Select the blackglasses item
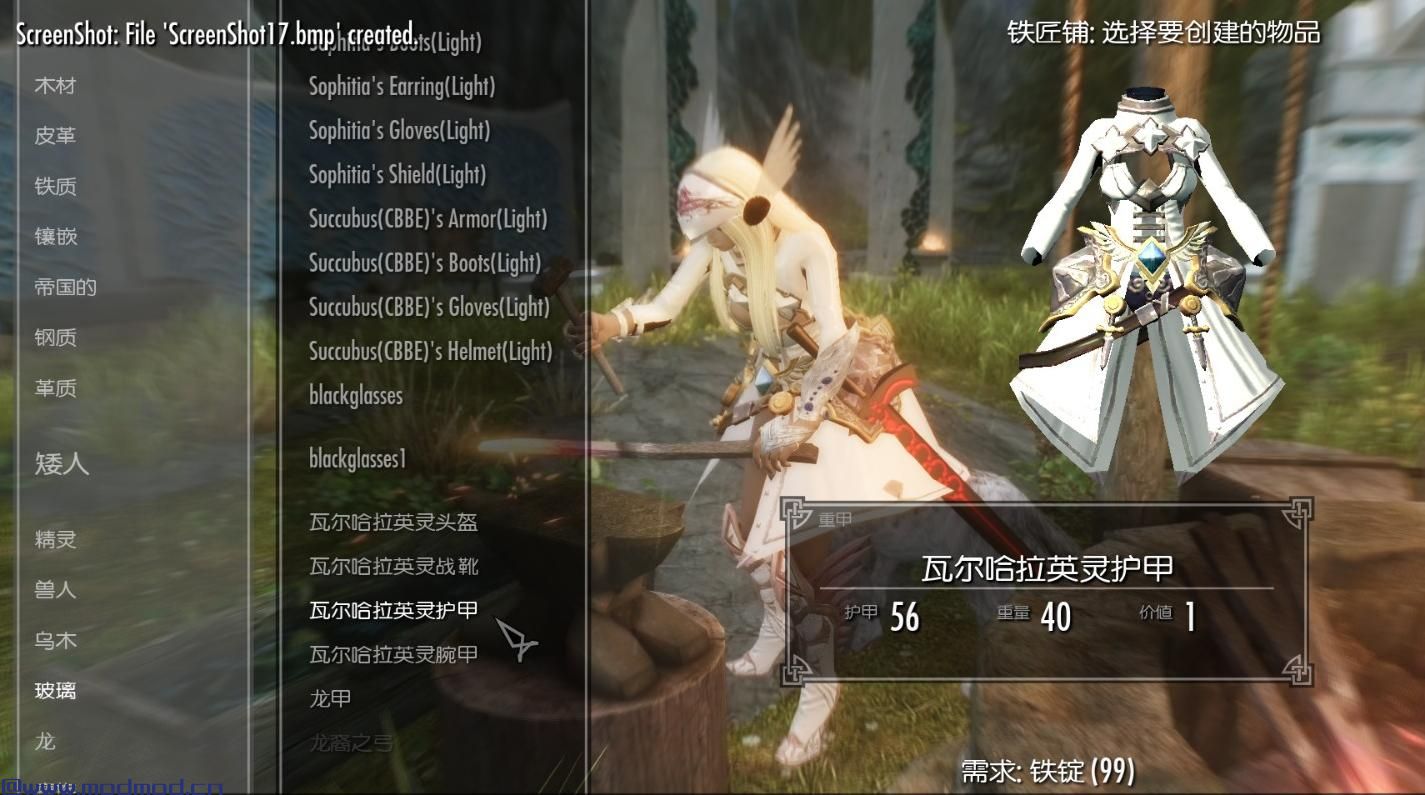 (x=354, y=395)
